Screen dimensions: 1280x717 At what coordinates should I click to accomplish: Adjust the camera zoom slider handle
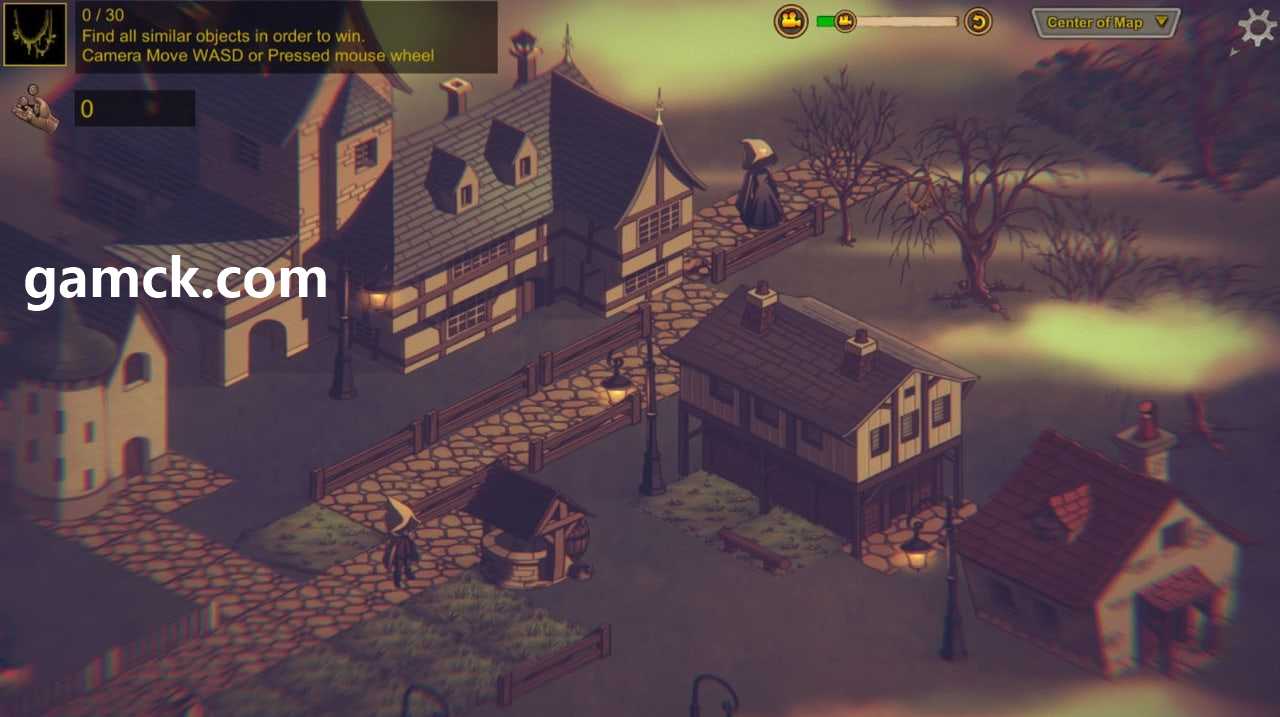pos(845,21)
